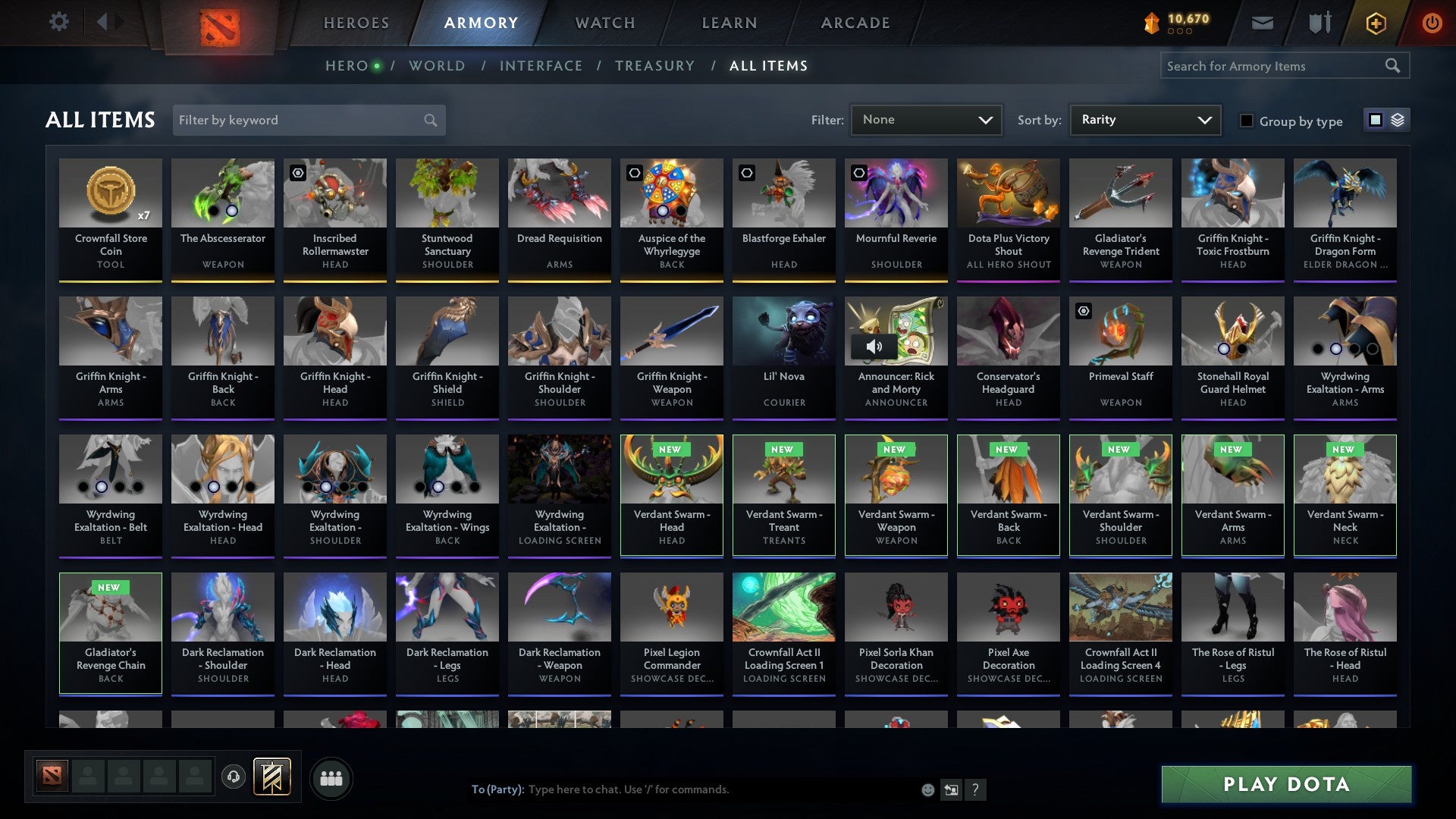Click the power button to quit
The height and width of the screenshot is (819, 1456).
tap(1432, 22)
